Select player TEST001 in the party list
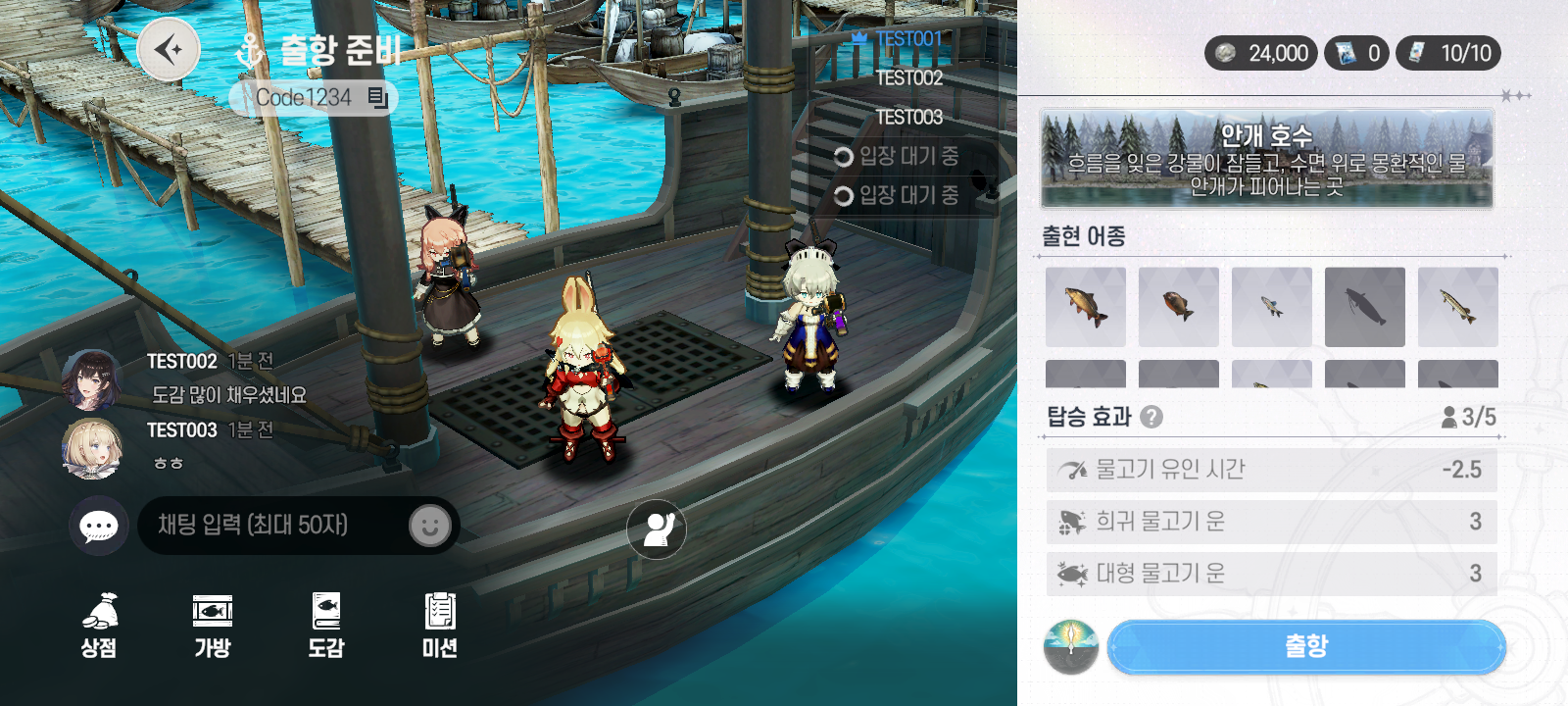Screen dimensions: 1568x706 click(x=907, y=39)
